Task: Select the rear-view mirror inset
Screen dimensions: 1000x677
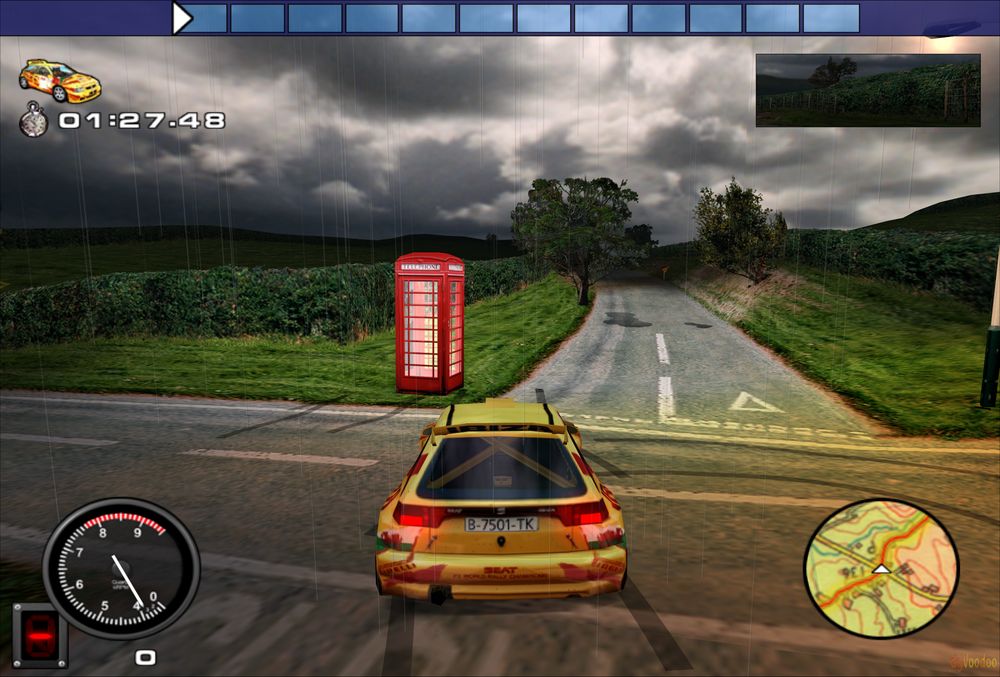Action: [x=867, y=90]
